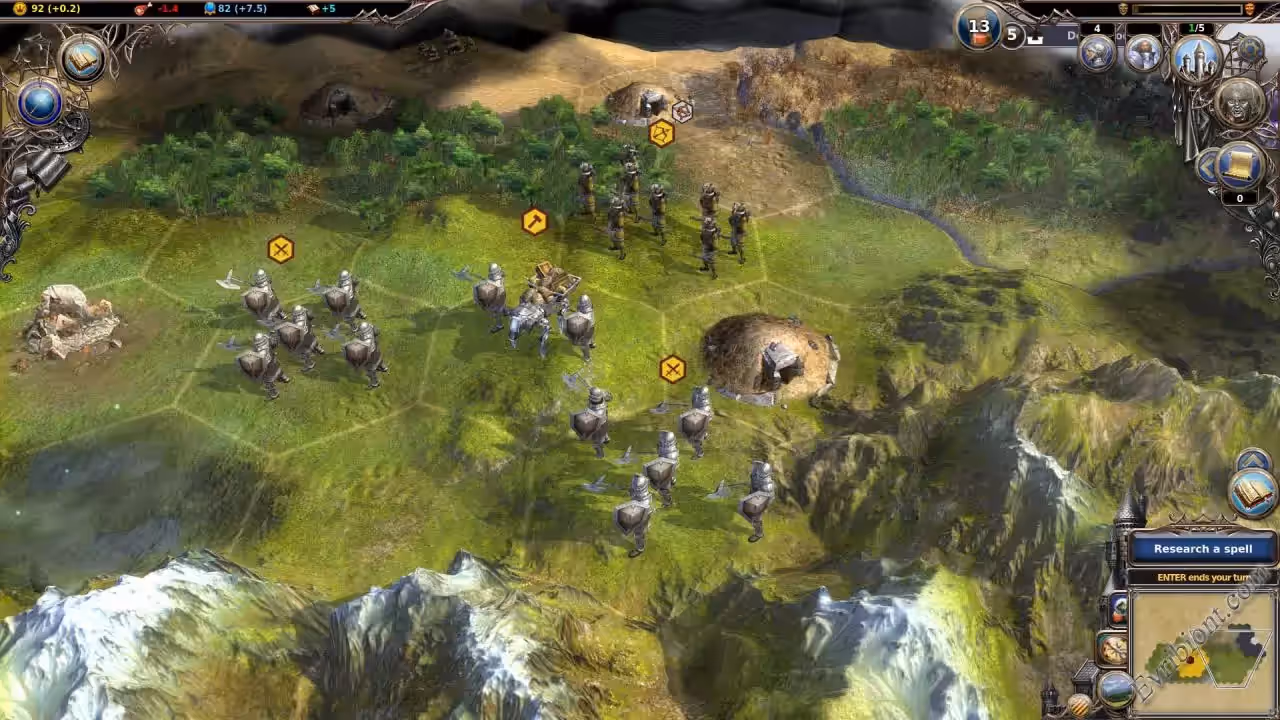This screenshot has width=1280, height=720.
Task: Toggle the compass map filter button
Action: tap(1112, 649)
